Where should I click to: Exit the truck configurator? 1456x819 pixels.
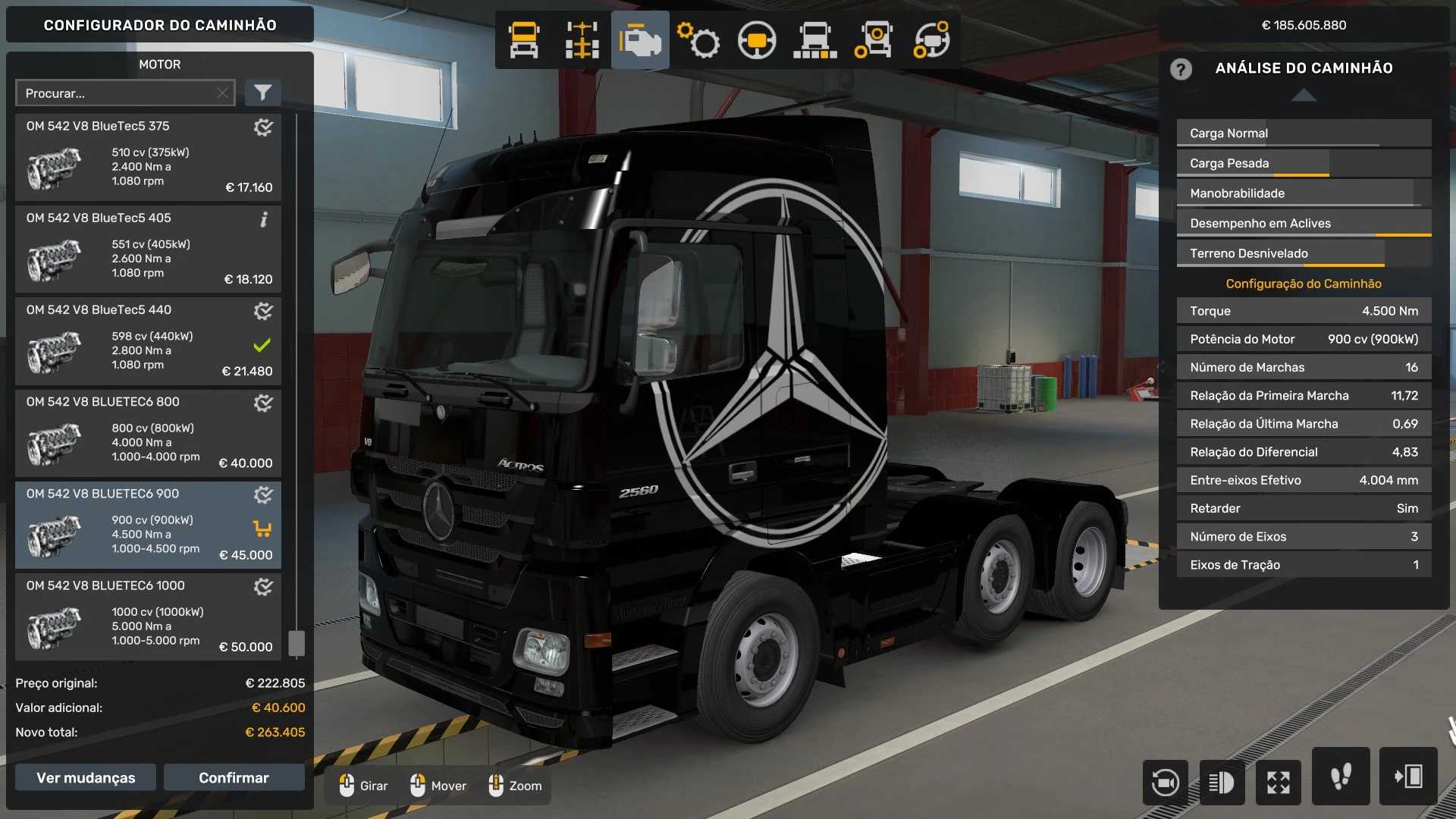1408,777
